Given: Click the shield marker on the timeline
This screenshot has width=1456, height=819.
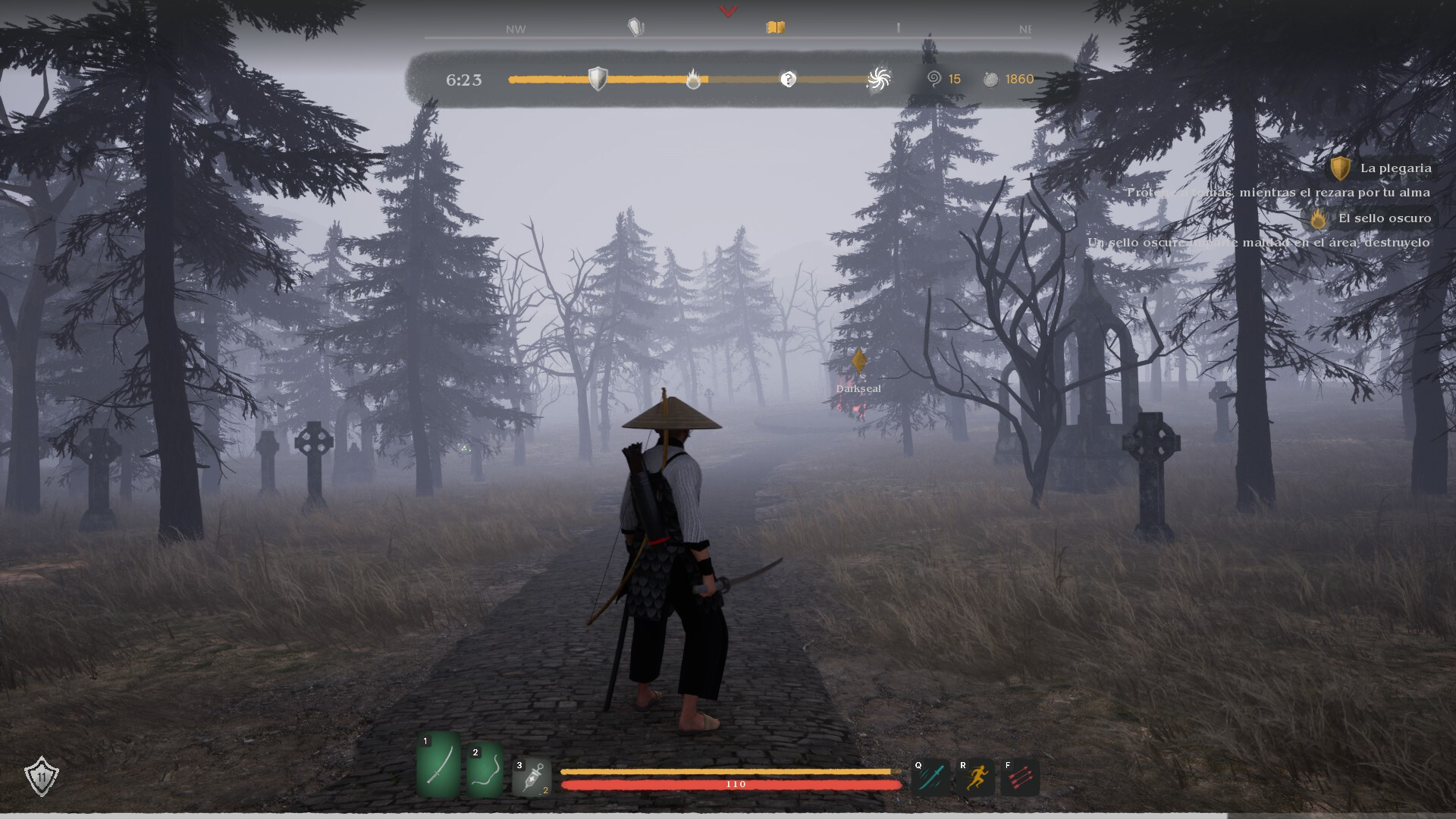Looking at the screenshot, I should pyautogui.click(x=598, y=79).
